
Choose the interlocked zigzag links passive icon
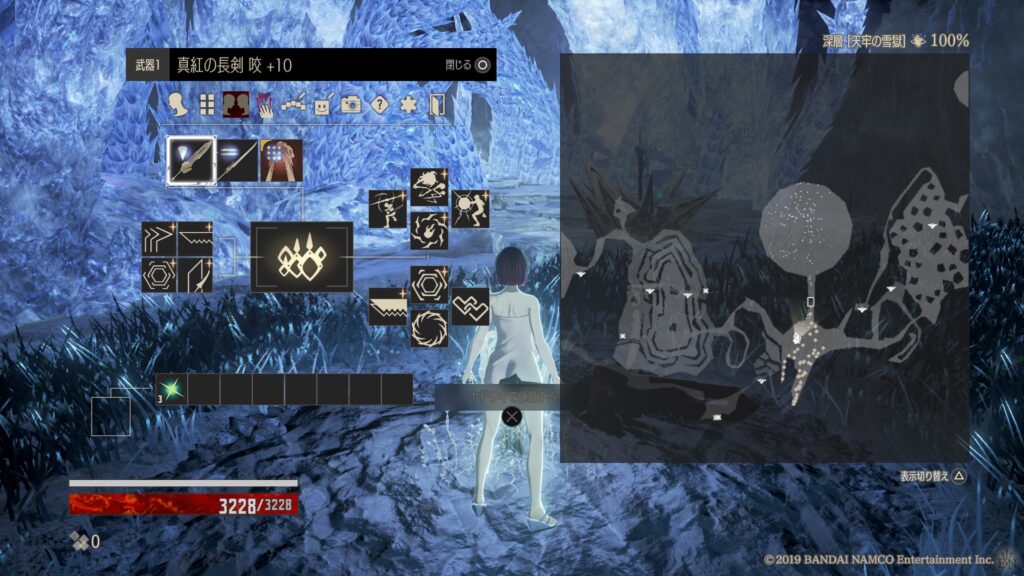[x=470, y=306]
